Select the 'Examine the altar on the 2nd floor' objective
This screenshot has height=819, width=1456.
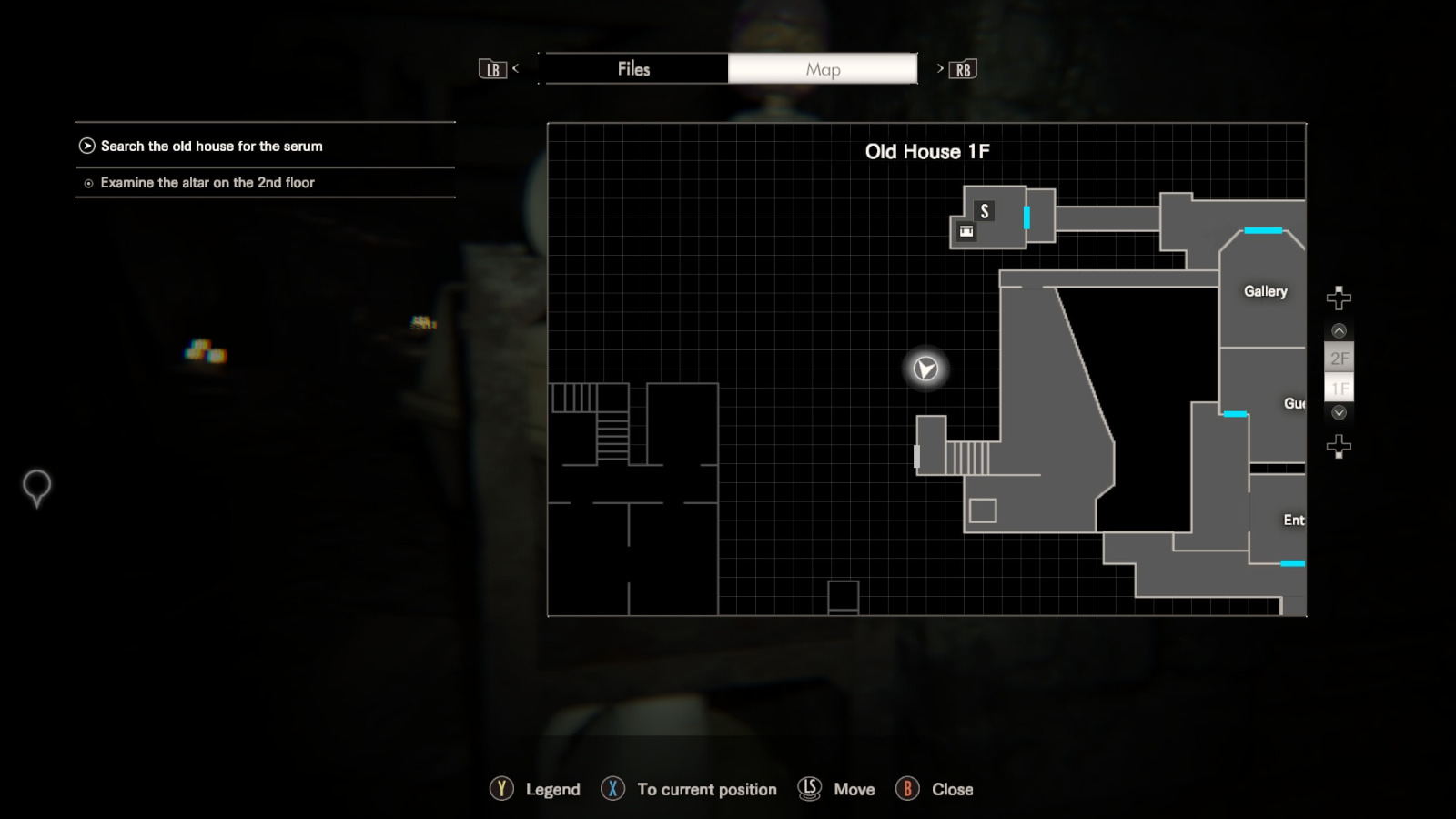coord(207,182)
